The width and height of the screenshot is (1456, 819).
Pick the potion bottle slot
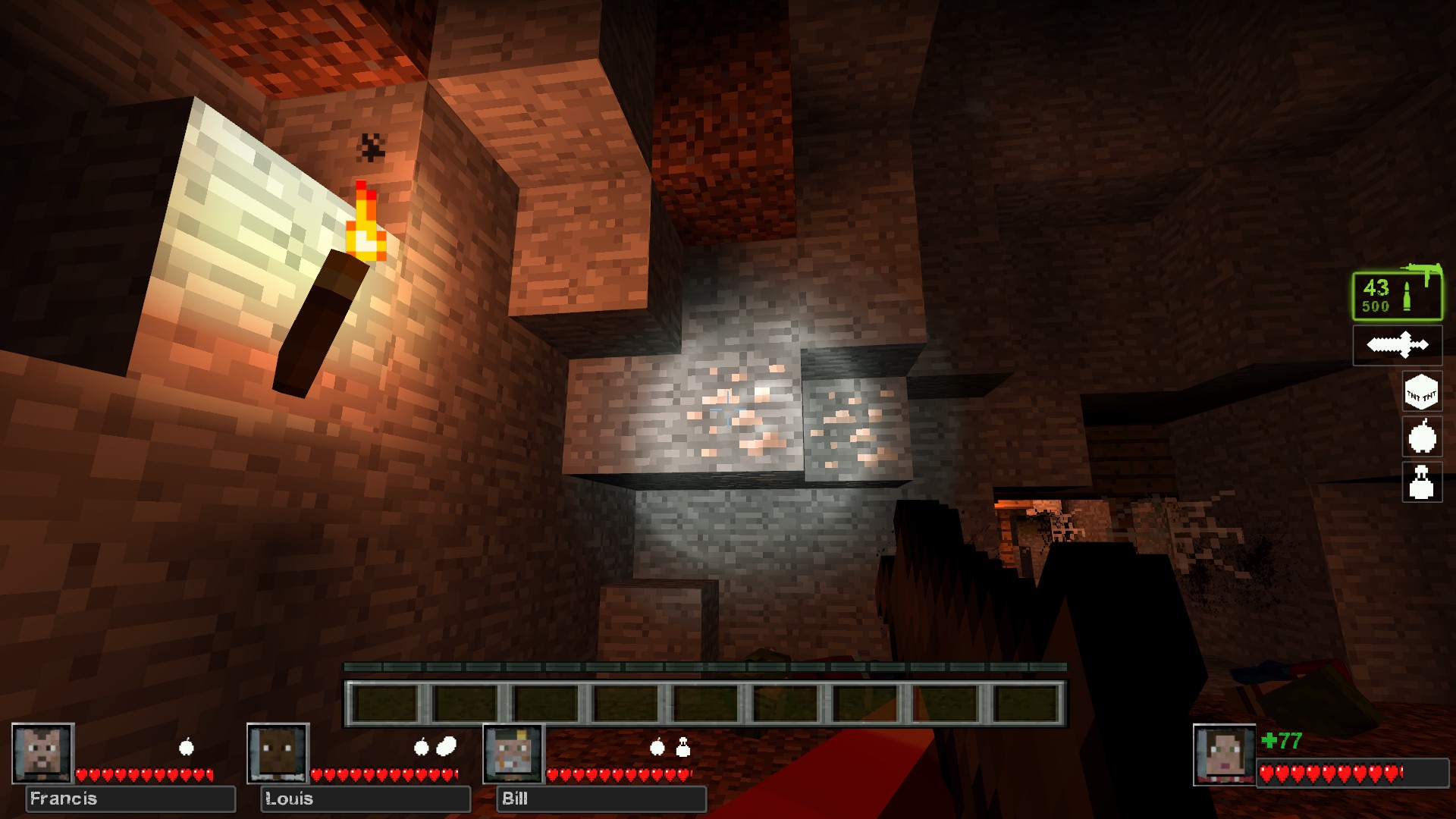click(x=1421, y=482)
